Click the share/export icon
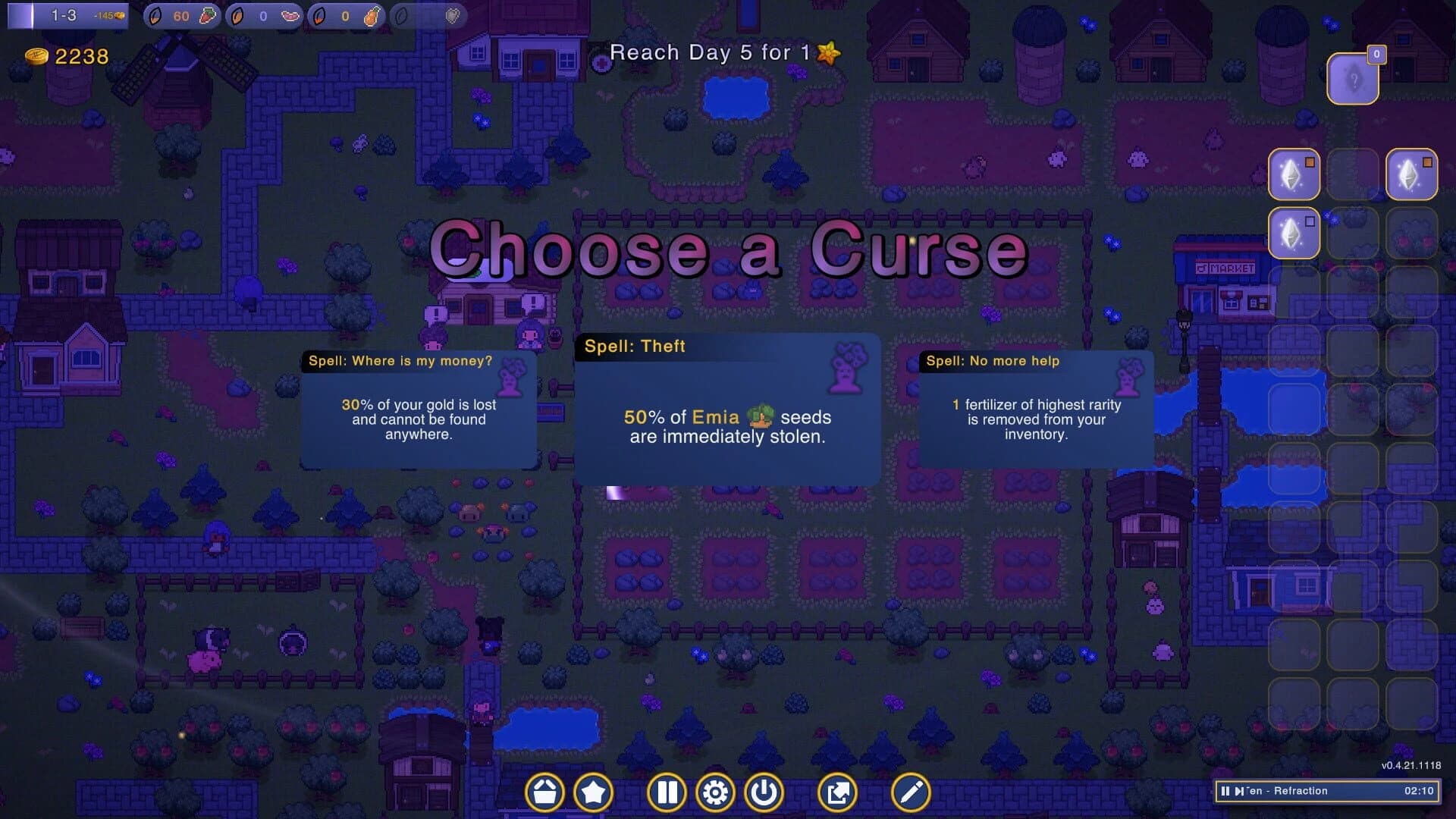 coord(839,792)
